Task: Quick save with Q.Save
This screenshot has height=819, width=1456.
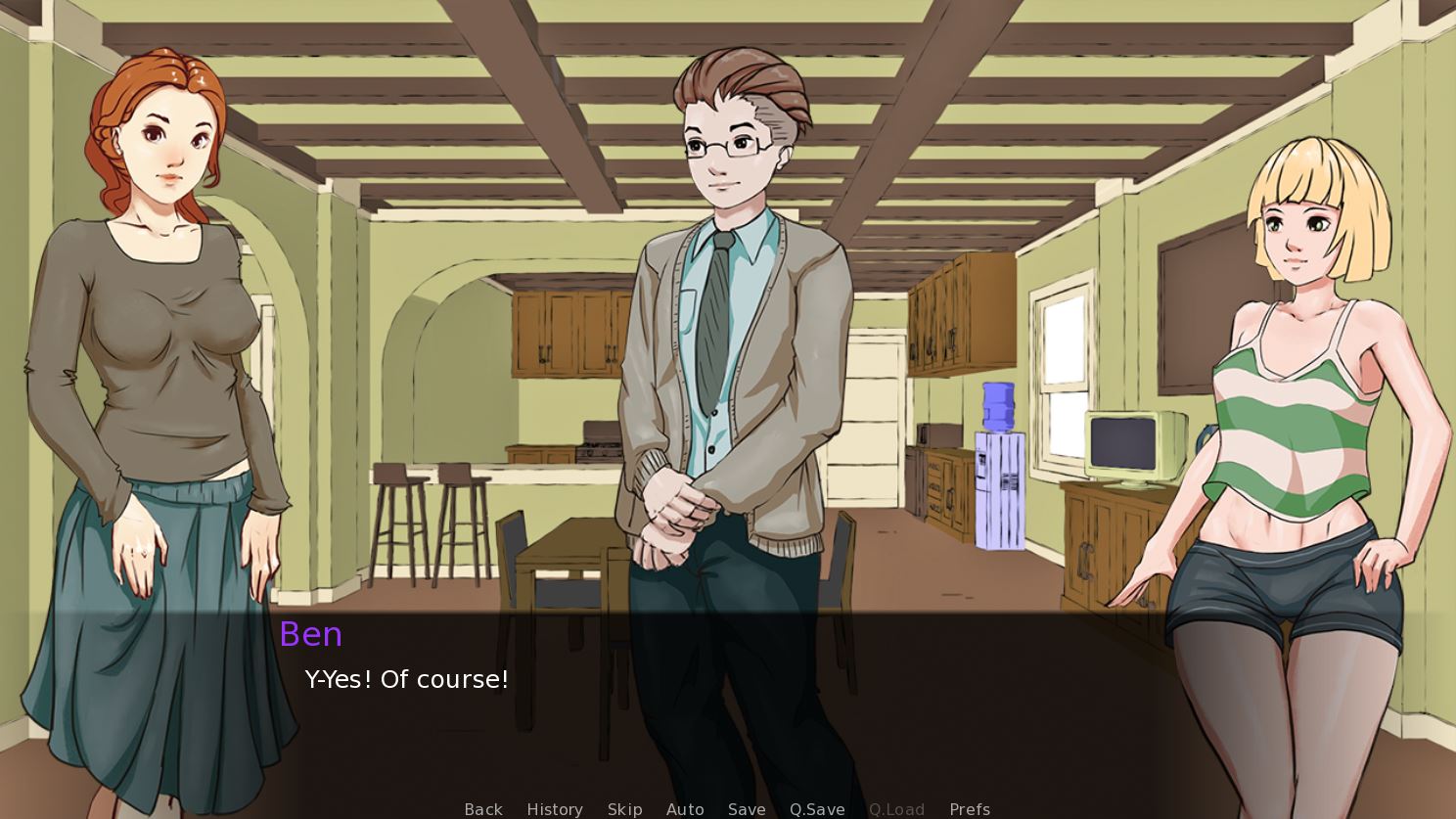Action: [x=817, y=809]
